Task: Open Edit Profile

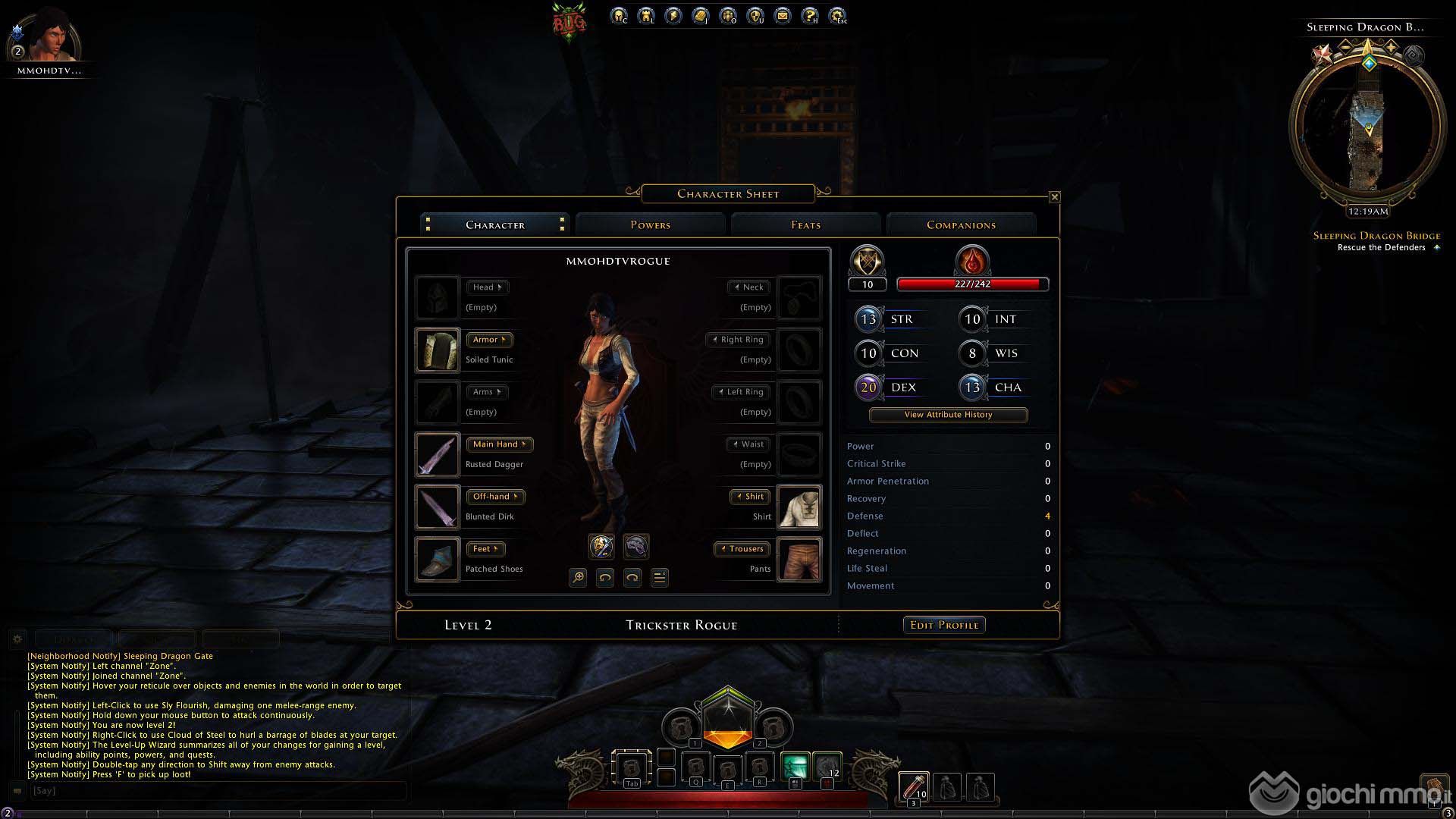Action: pyautogui.click(x=944, y=625)
